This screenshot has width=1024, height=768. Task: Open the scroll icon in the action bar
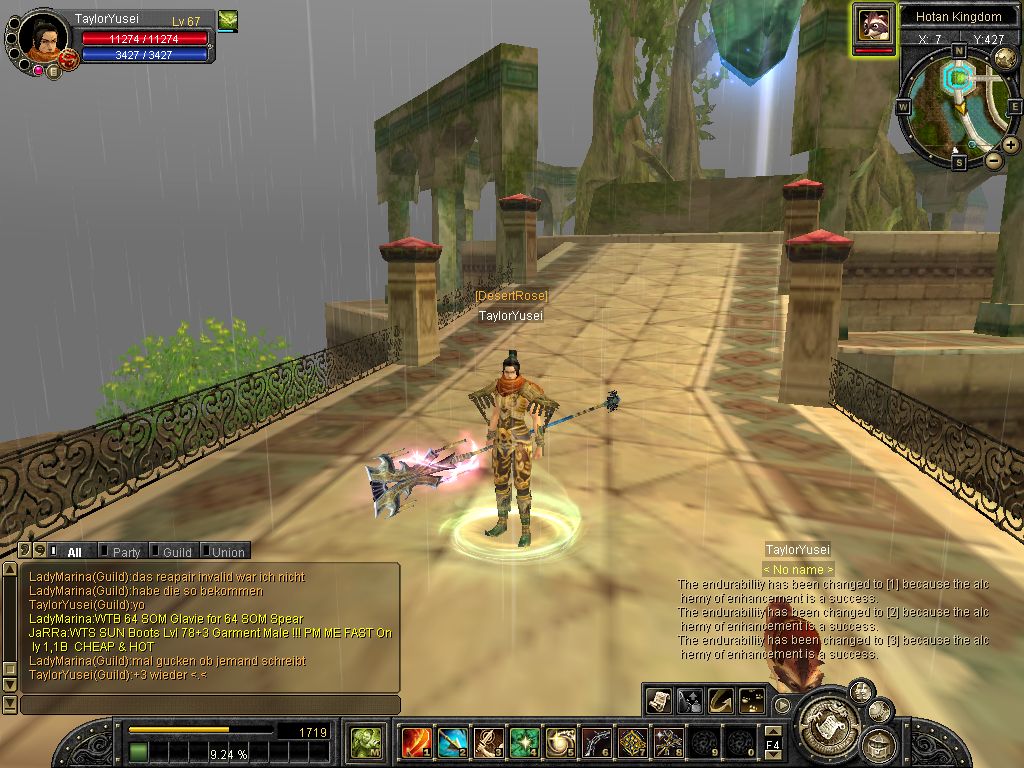pos(658,699)
